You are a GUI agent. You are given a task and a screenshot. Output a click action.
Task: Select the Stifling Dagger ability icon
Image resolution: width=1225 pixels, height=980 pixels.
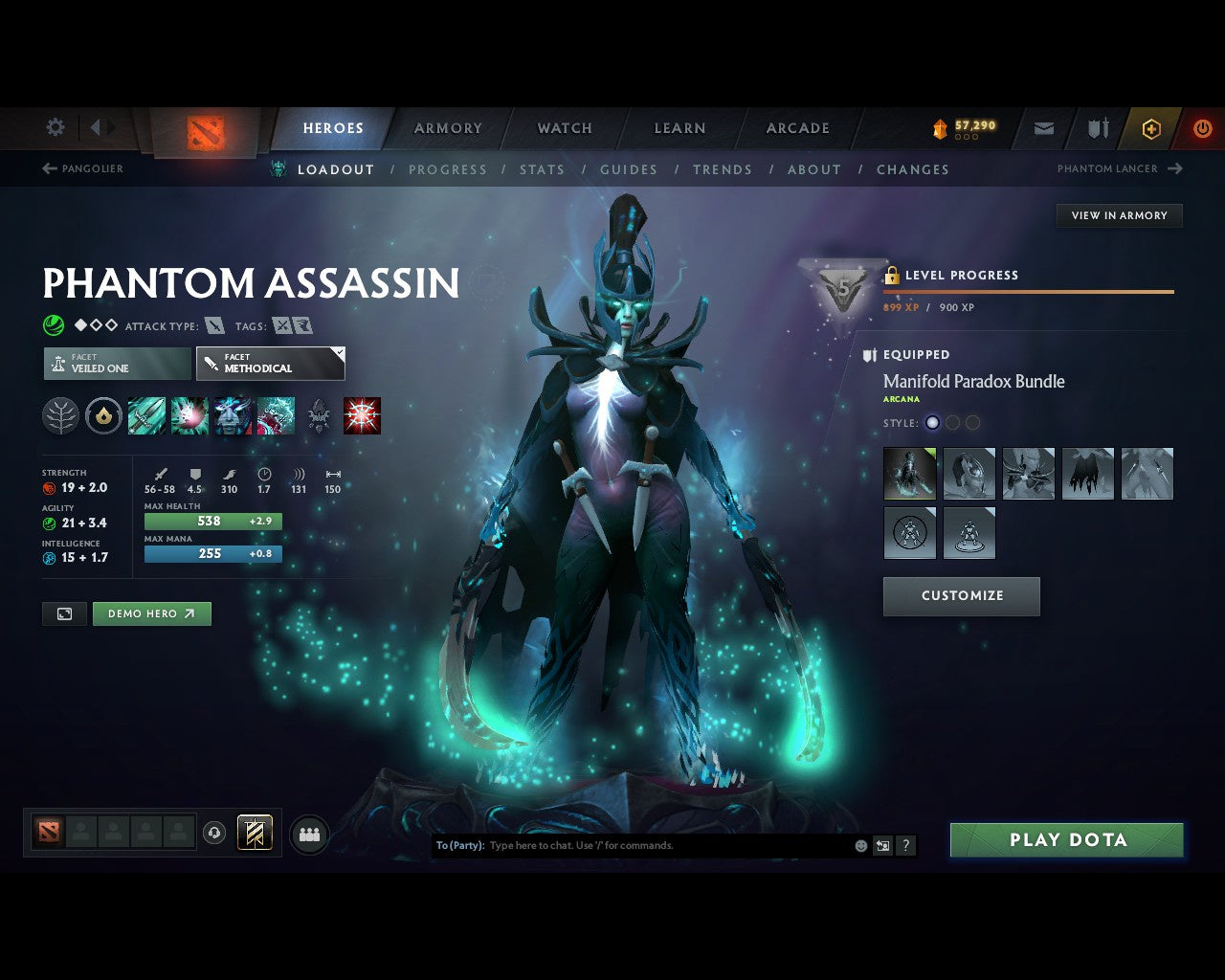[x=147, y=415]
